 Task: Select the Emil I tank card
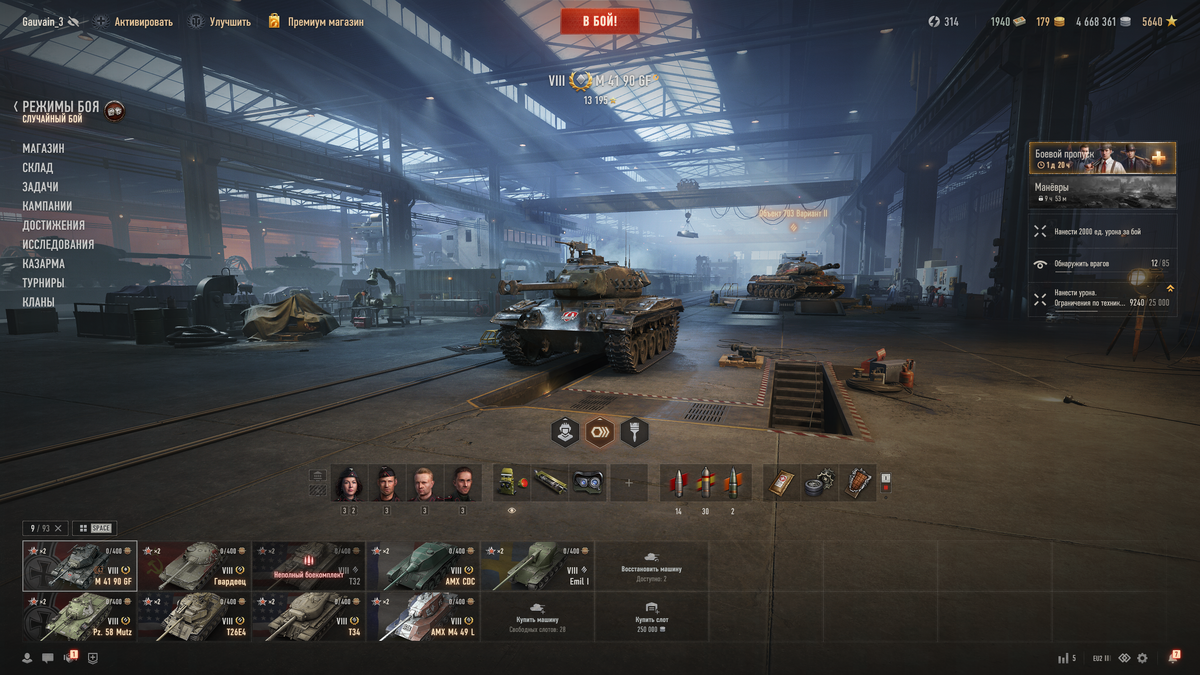(536, 566)
